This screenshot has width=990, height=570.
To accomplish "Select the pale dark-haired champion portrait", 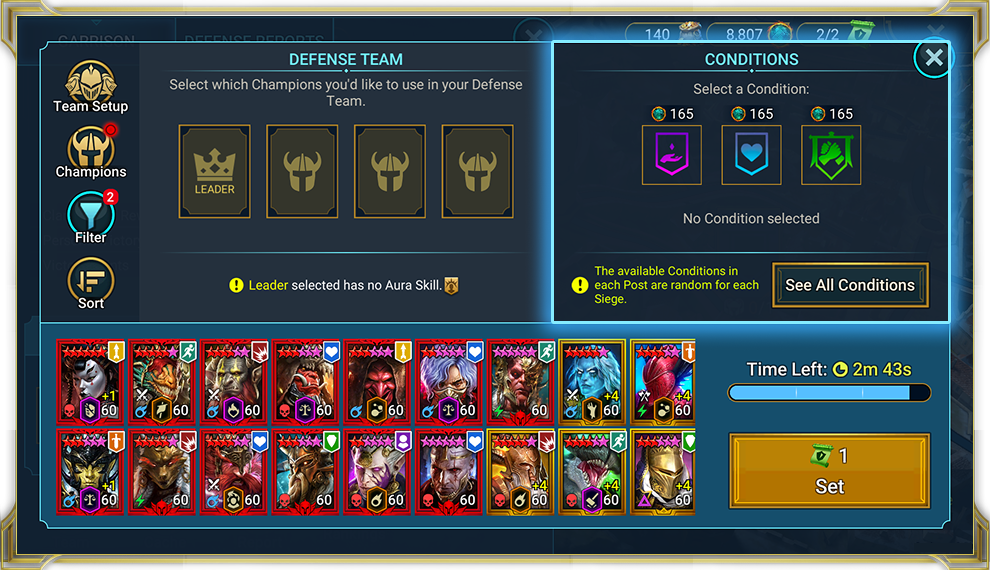I will tap(90, 382).
